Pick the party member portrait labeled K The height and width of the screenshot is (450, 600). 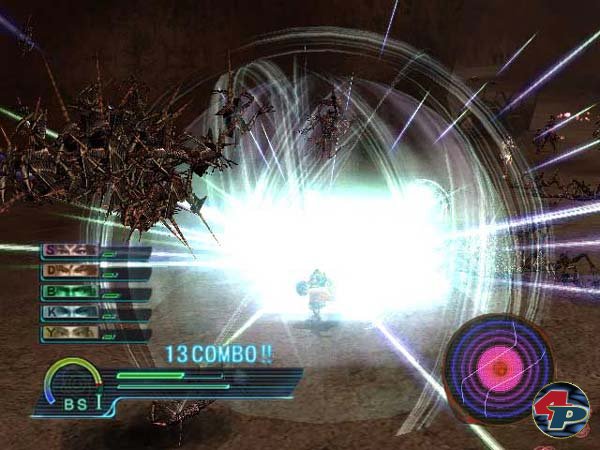coord(70,314)
